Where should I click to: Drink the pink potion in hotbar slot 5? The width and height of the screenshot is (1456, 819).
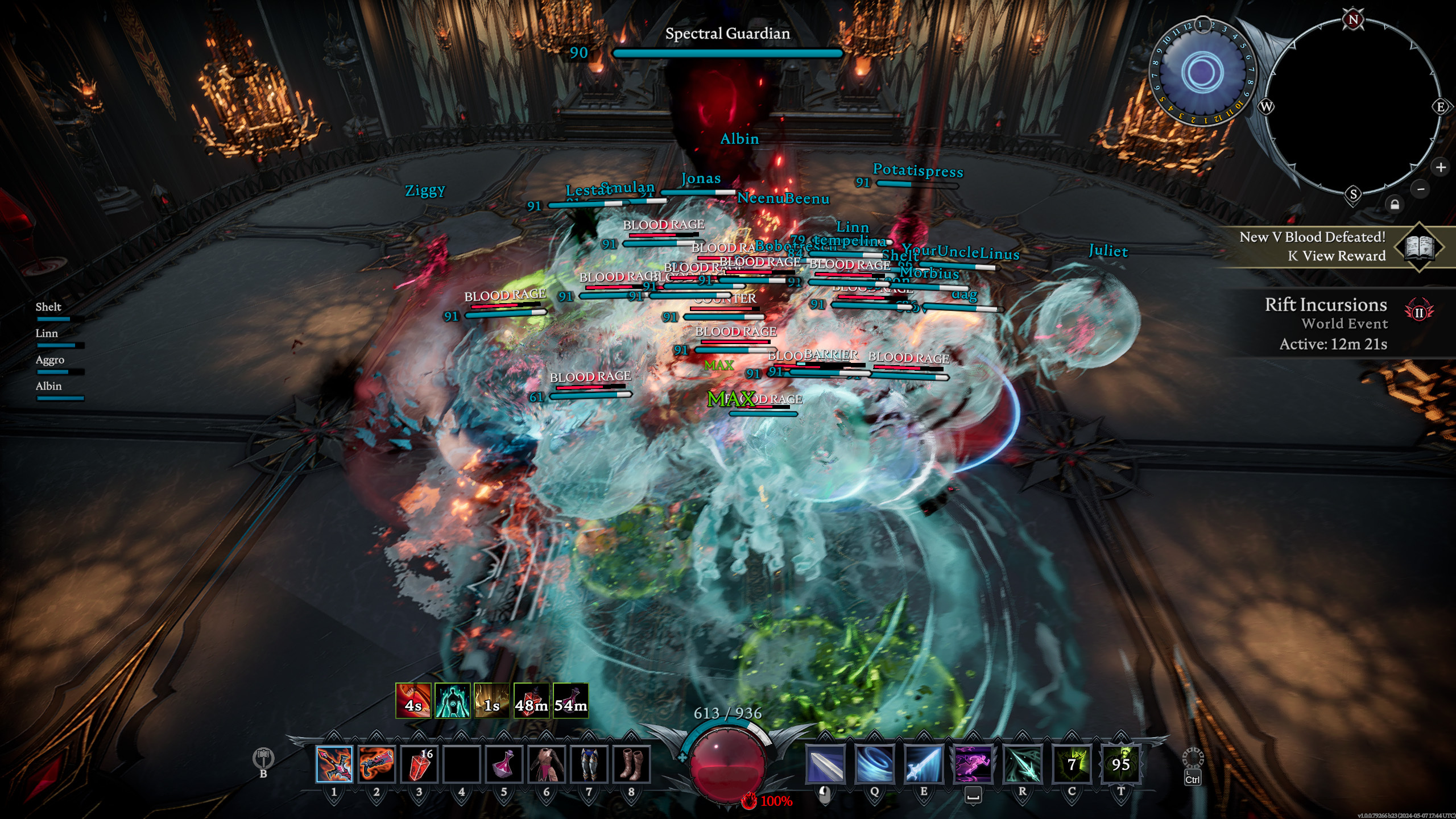pos(504,764)
